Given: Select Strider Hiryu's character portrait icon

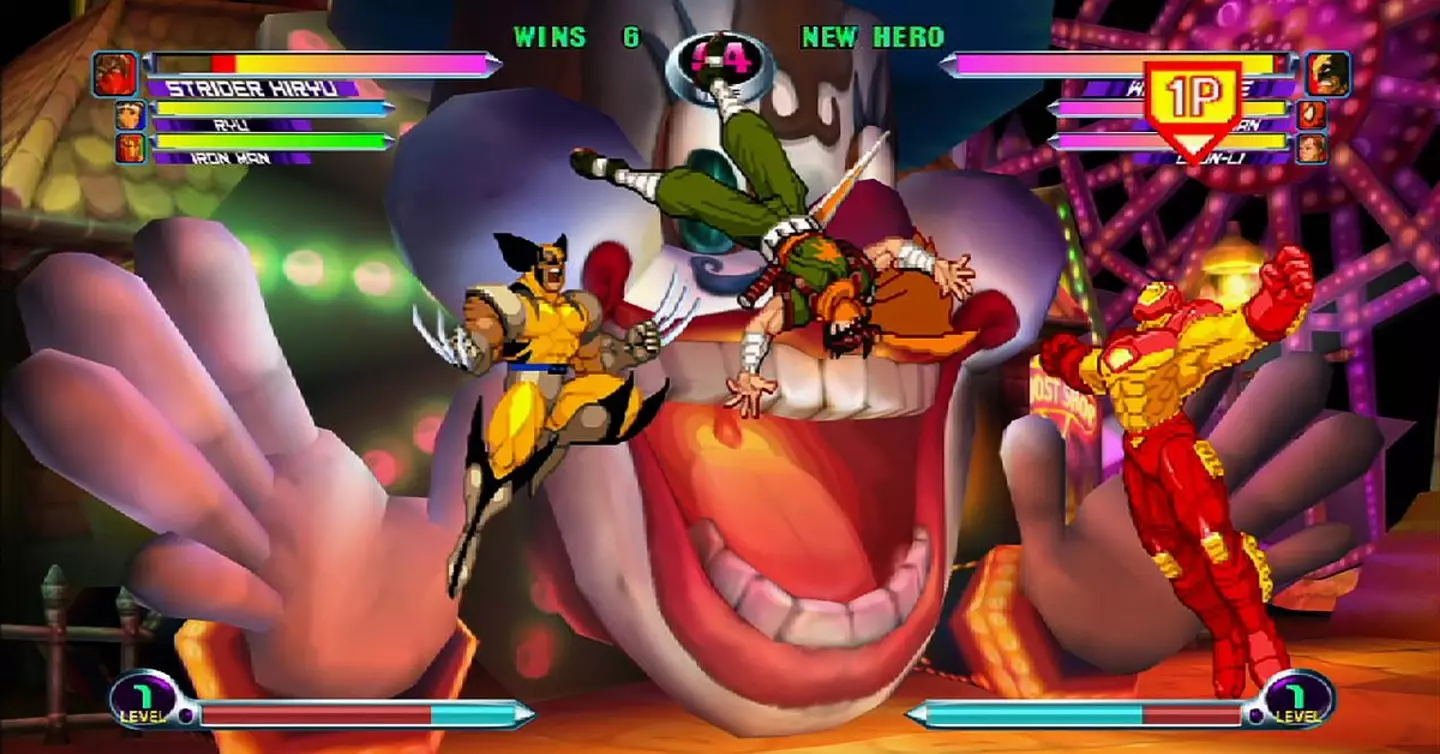Looking at the screenshot, I should pyautogui.click(x=115, y=73).
